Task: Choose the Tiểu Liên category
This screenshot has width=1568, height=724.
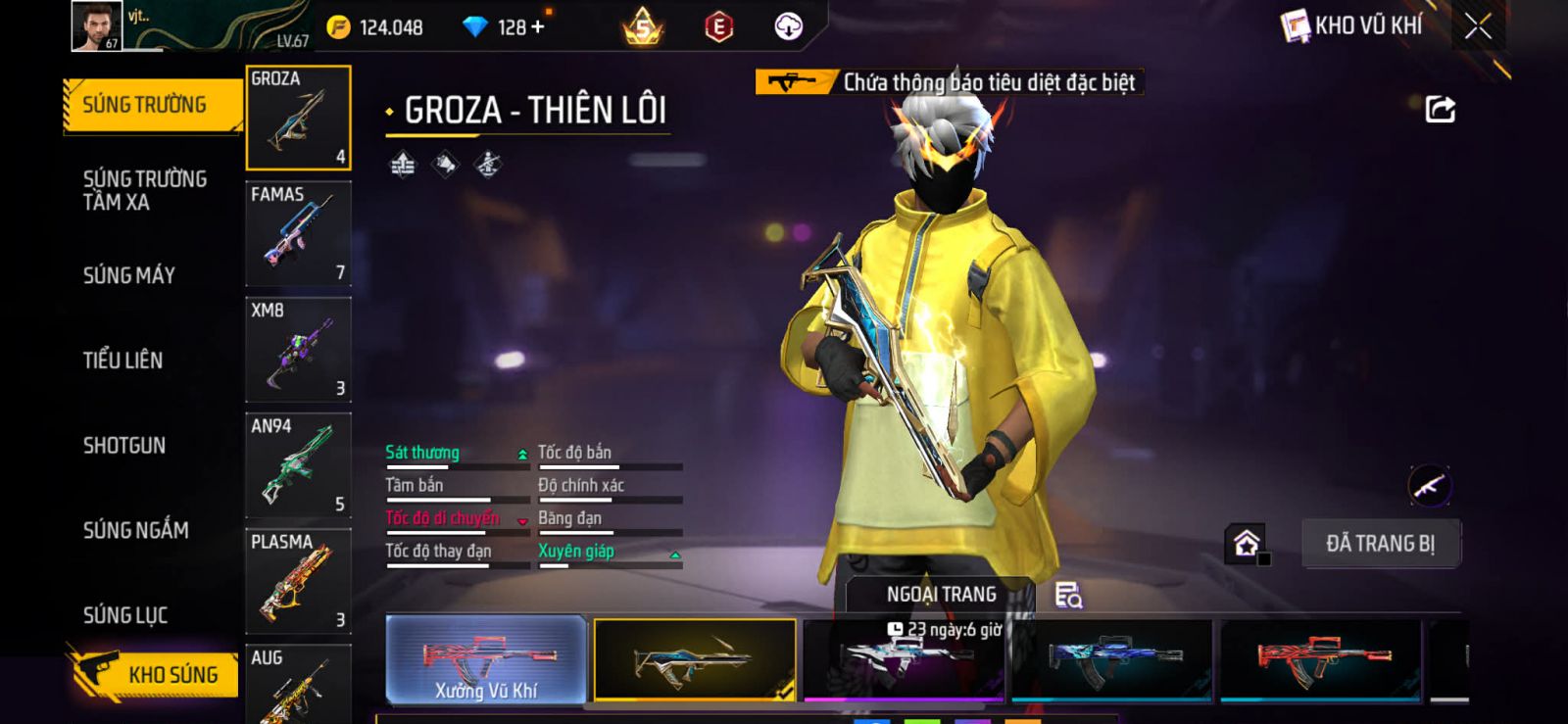Action: coord(123,361)
